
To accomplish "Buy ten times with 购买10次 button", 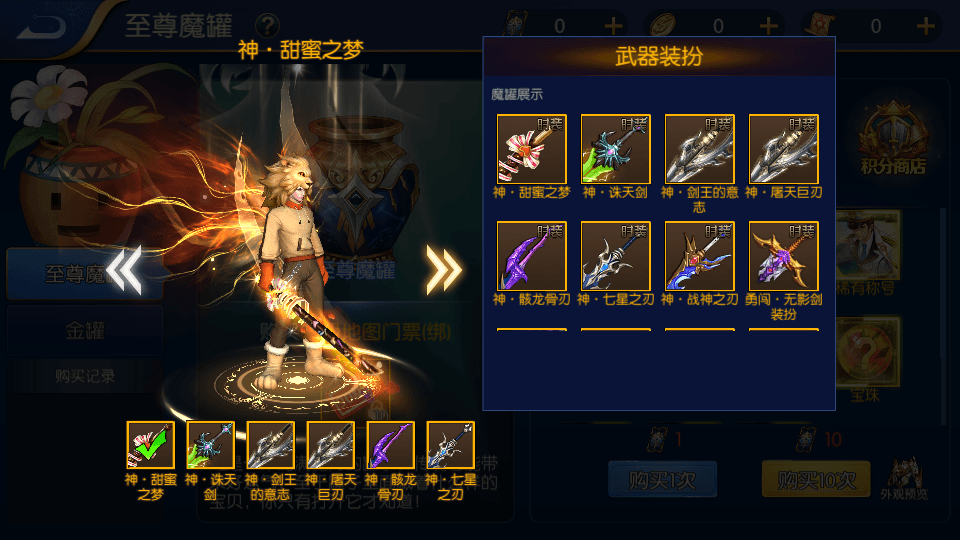I will pos(815,480).
